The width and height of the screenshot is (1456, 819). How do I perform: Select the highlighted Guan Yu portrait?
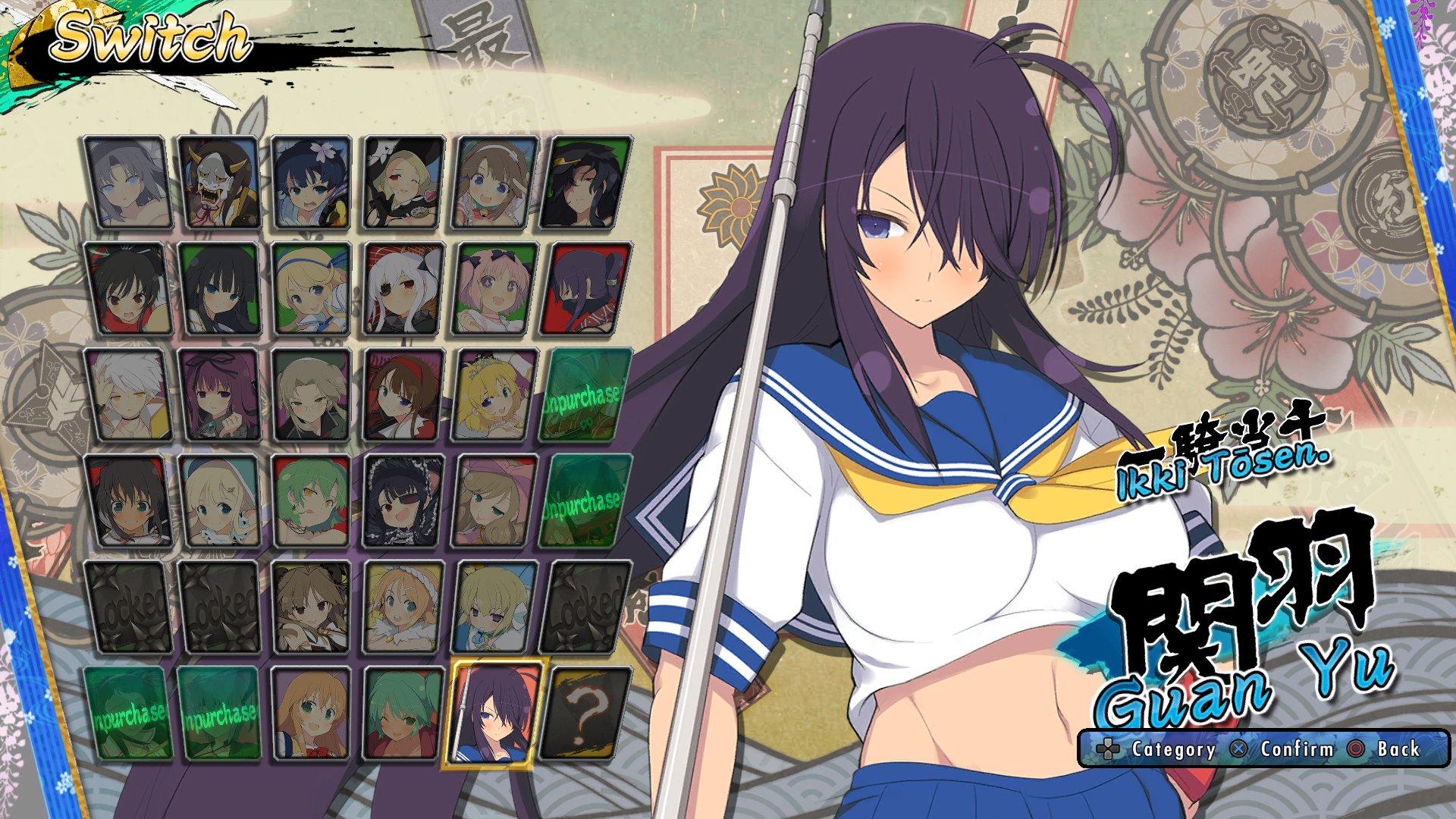coord(496,713)
